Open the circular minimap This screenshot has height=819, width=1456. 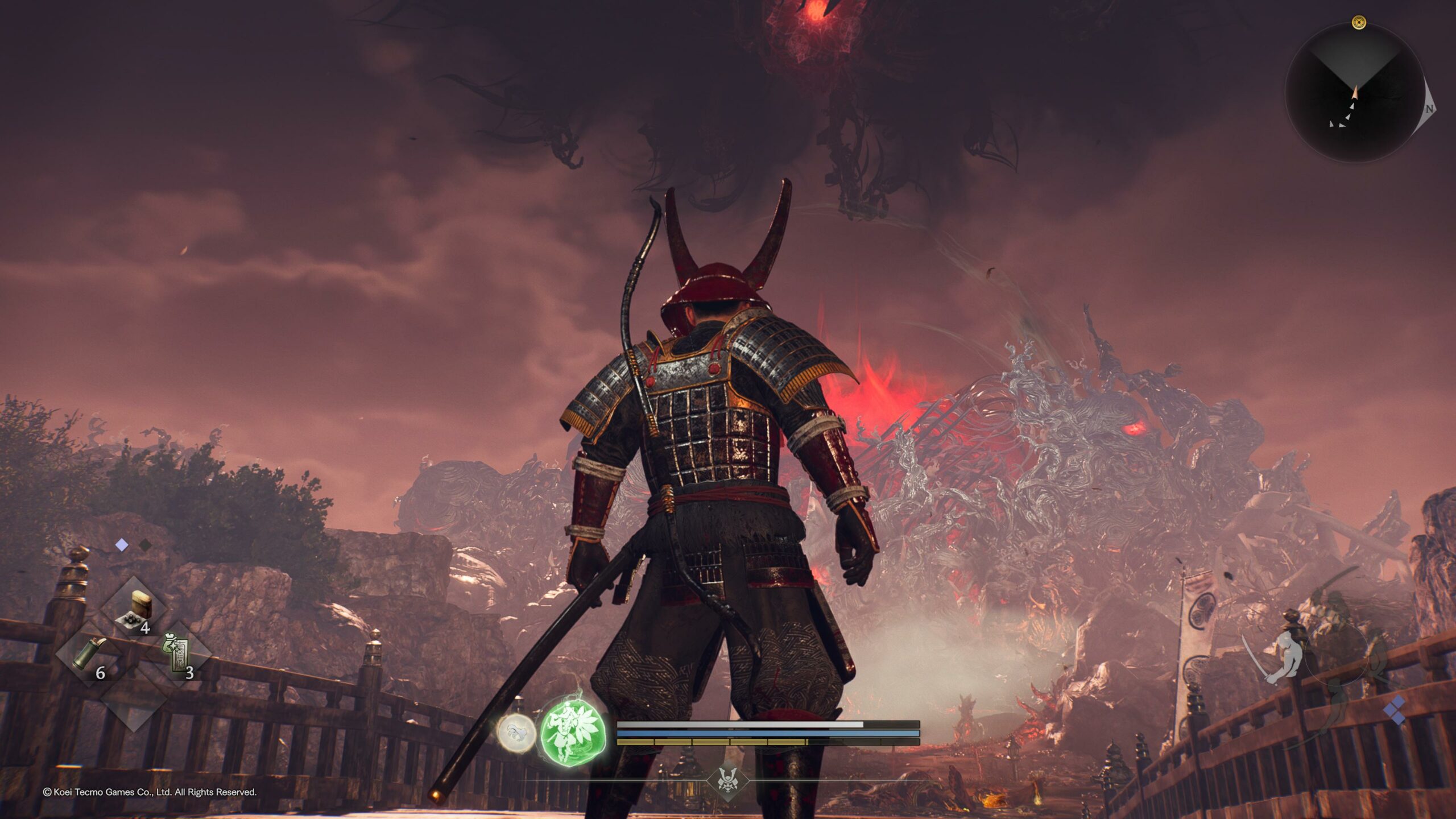1356,93
